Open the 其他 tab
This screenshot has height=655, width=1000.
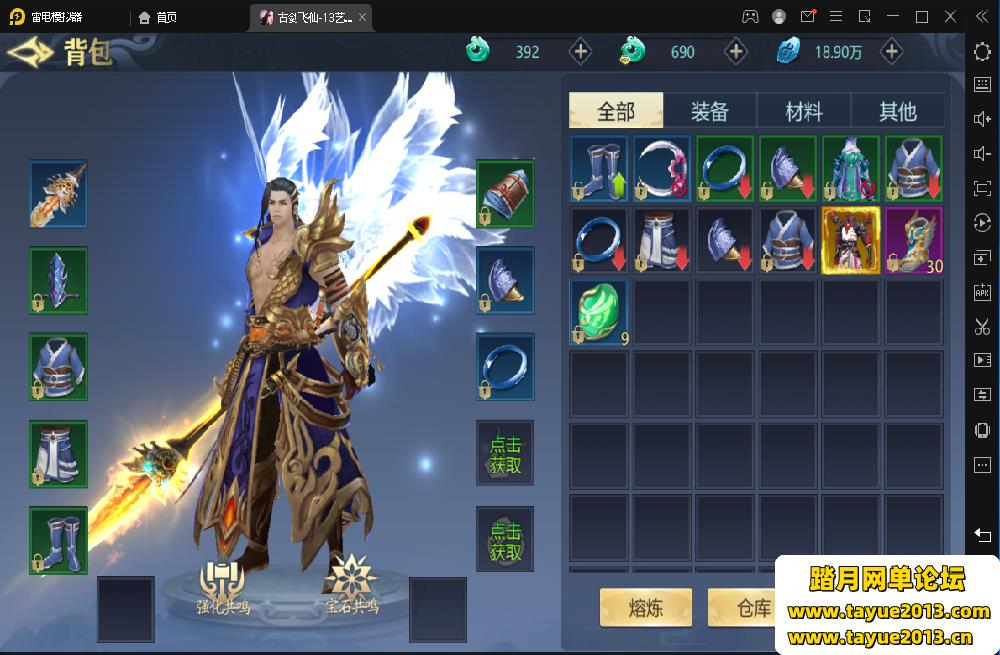coord(897,111)
